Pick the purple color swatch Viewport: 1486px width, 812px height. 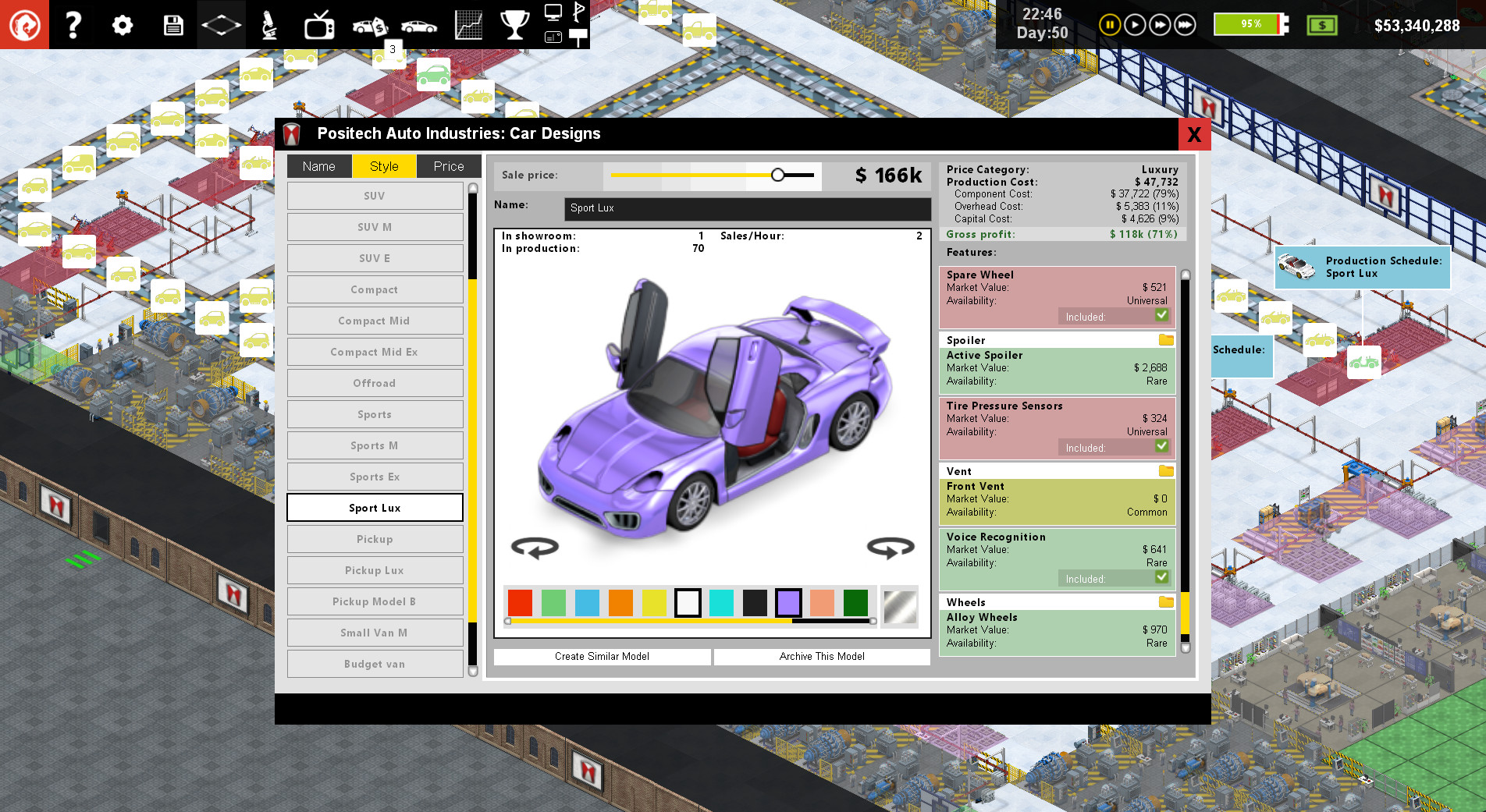(x=788, y=602)
